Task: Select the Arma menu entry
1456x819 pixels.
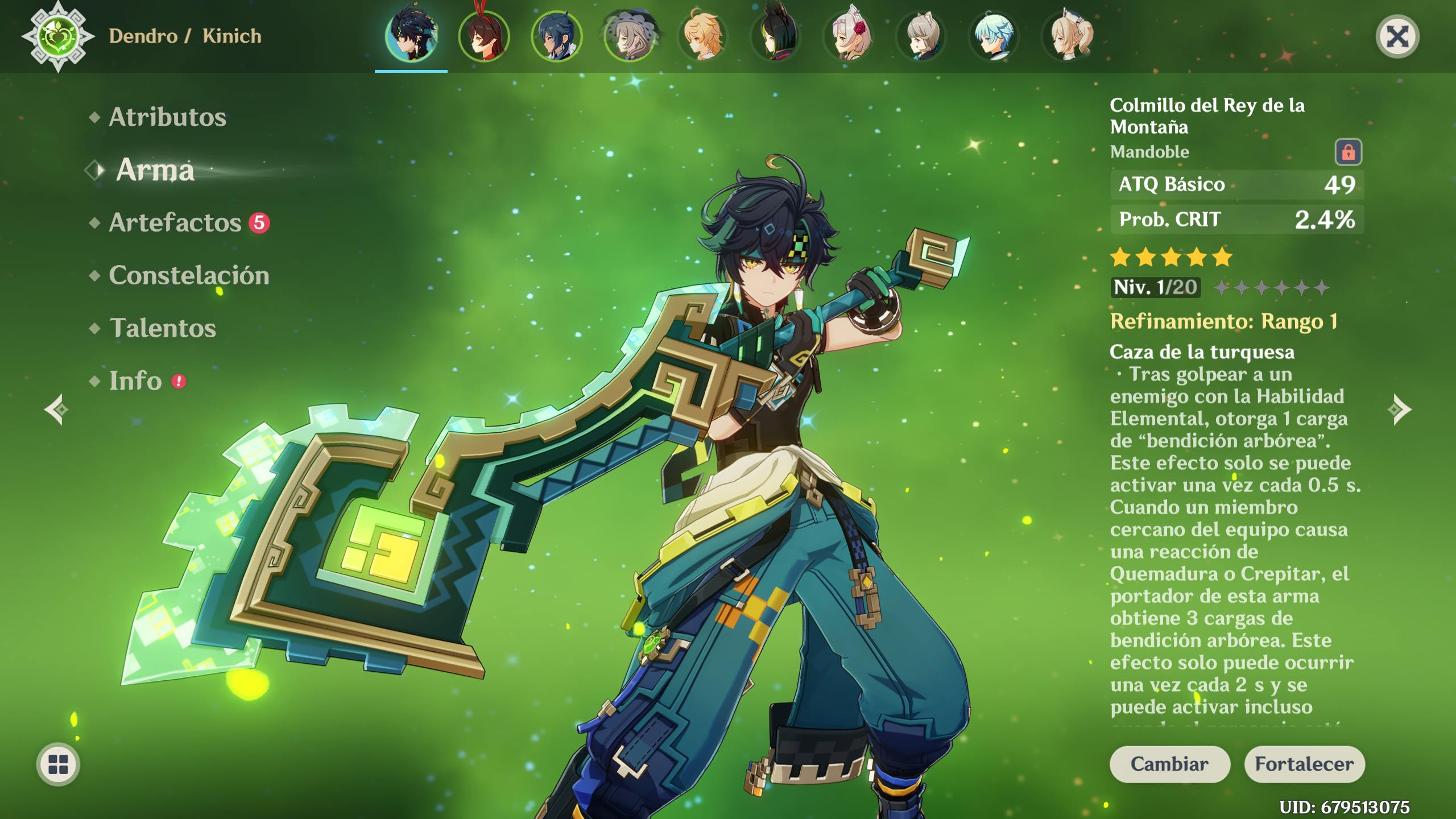Action: tap(155, 170)
